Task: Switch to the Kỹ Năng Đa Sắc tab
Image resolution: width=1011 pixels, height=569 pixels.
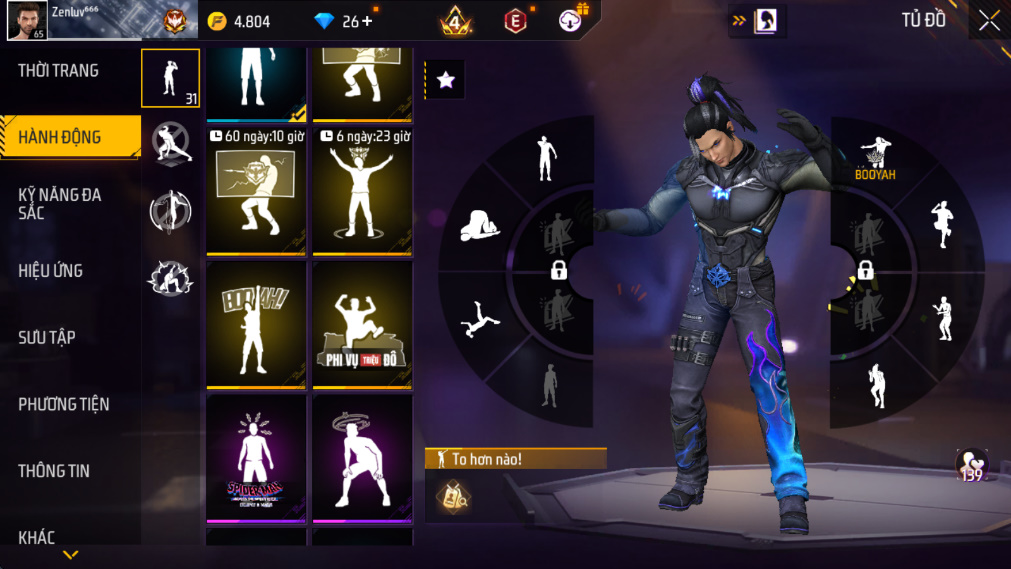Action: (60, 203)
